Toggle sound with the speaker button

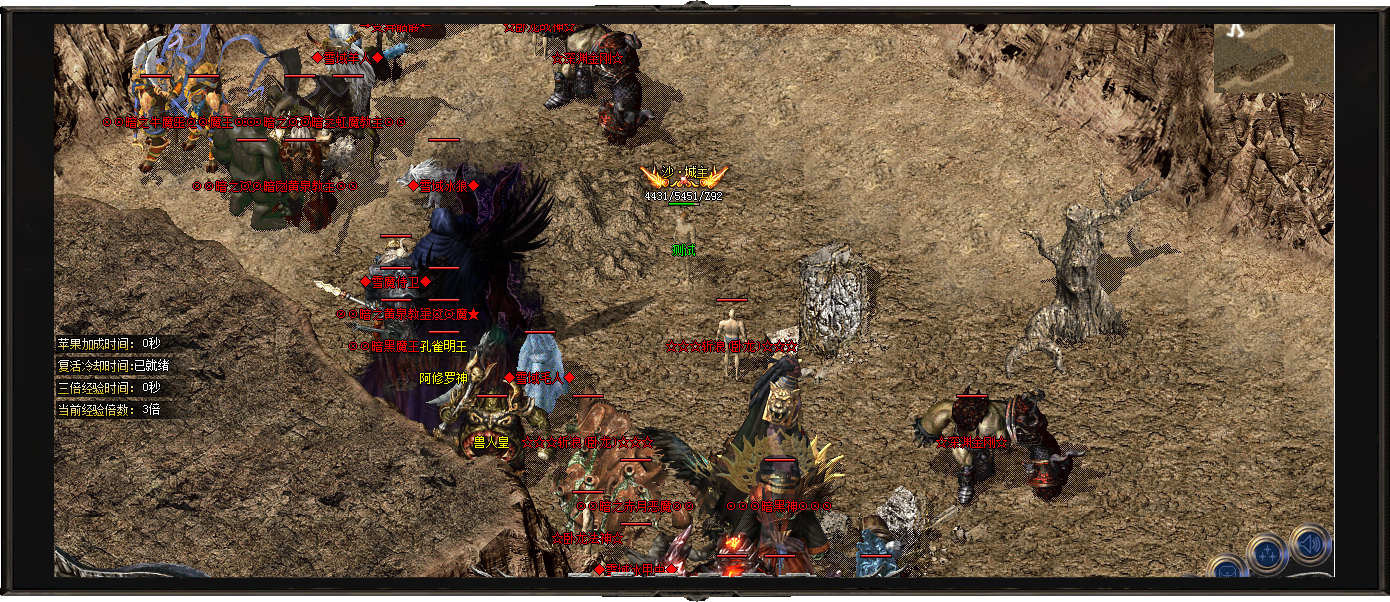point(1310,545)
